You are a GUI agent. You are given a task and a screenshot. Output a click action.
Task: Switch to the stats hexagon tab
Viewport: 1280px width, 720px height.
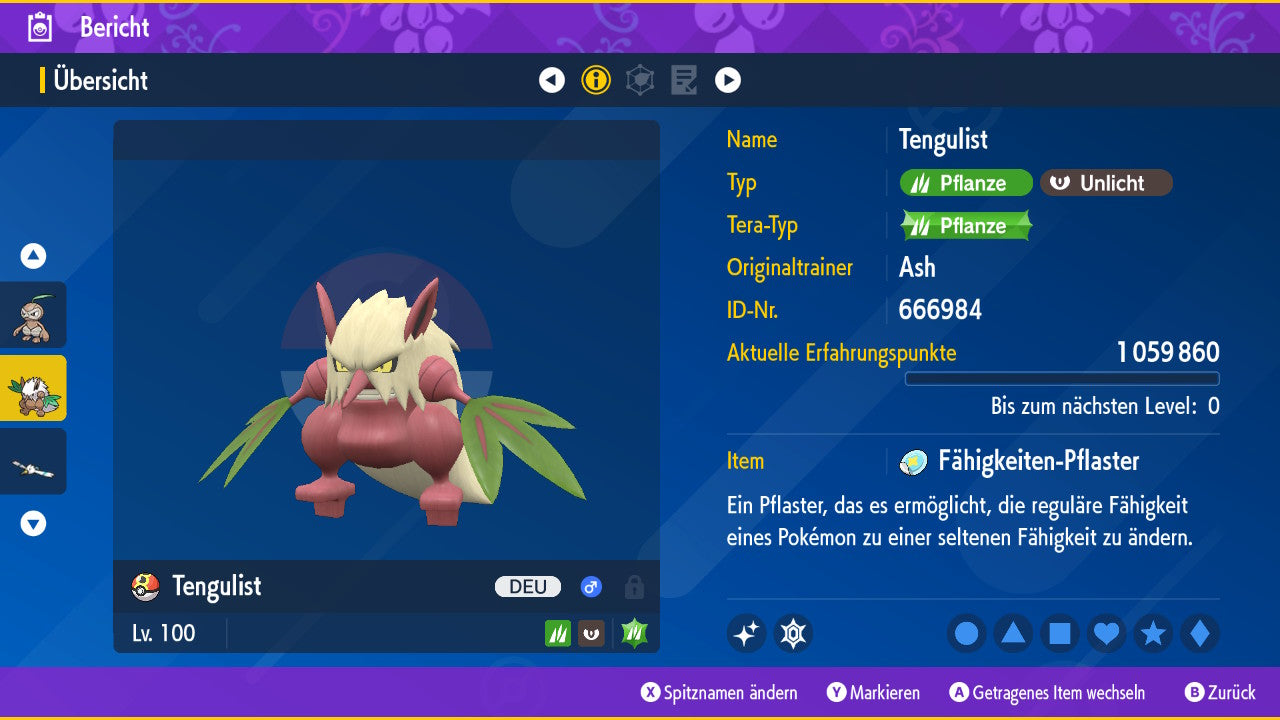640,80
